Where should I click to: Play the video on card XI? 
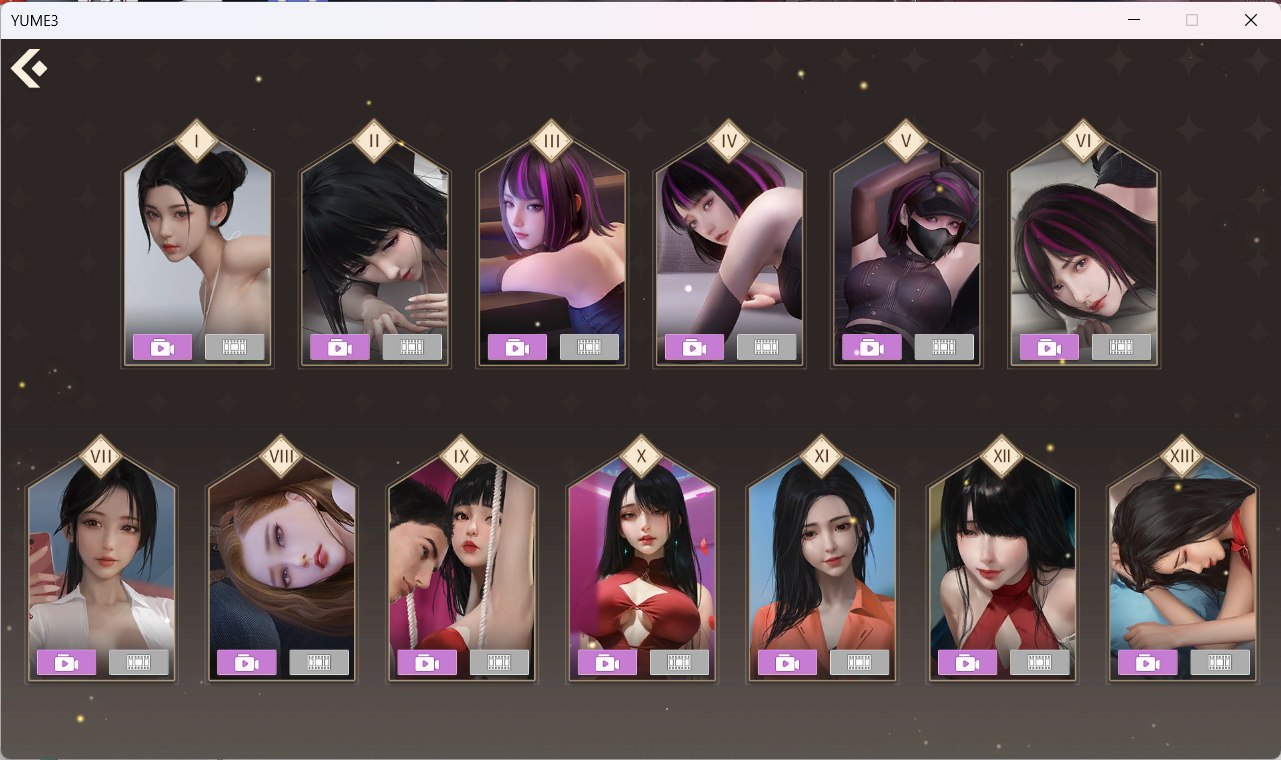786,661
